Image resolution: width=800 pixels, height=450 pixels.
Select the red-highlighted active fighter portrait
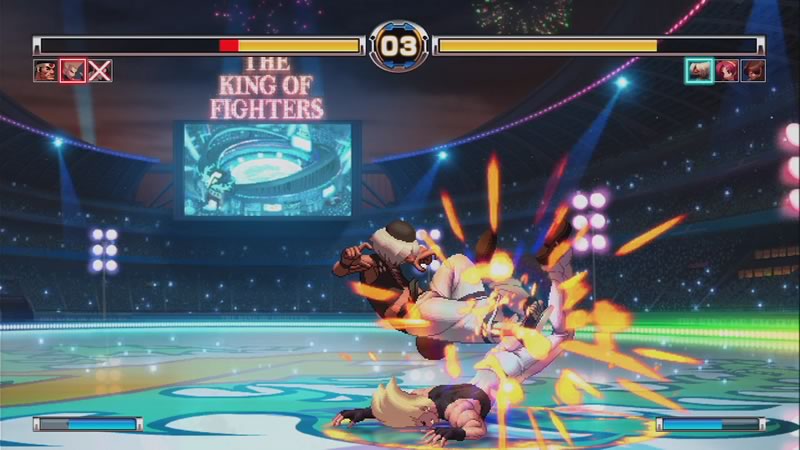72,70
